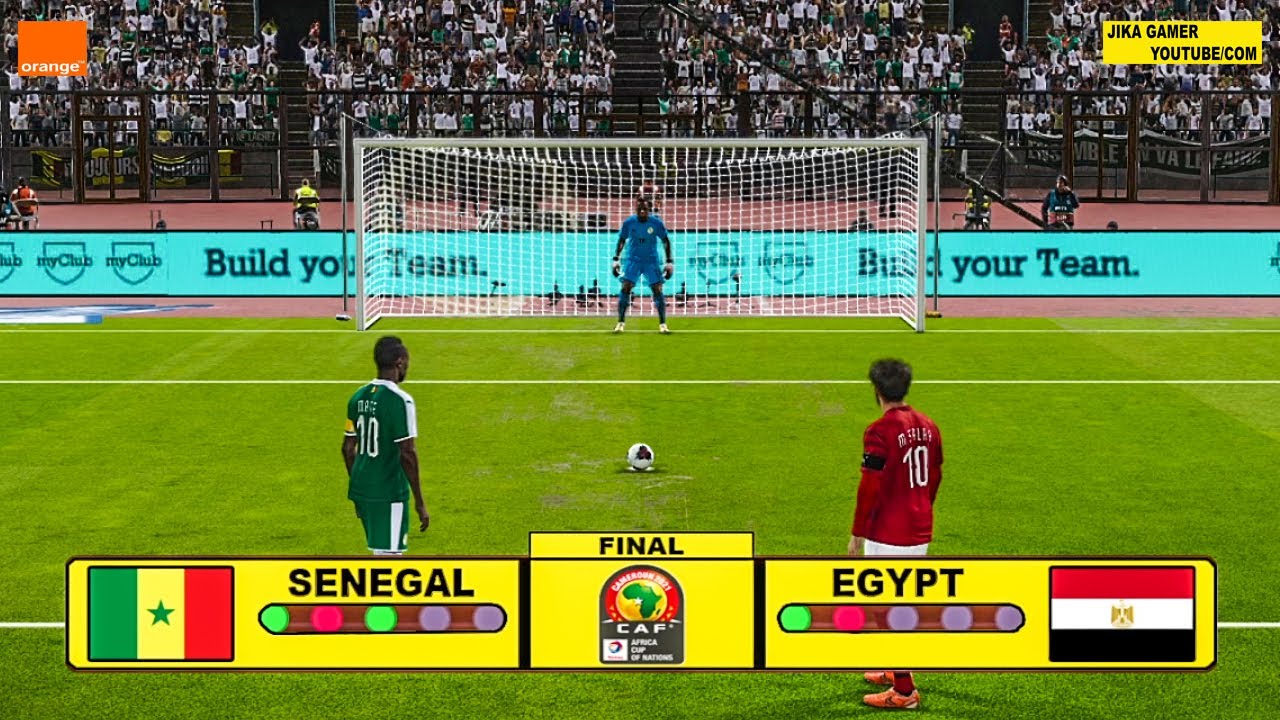Open the JIKA GAMER YouTube banner

click(x=1182, y=42)
